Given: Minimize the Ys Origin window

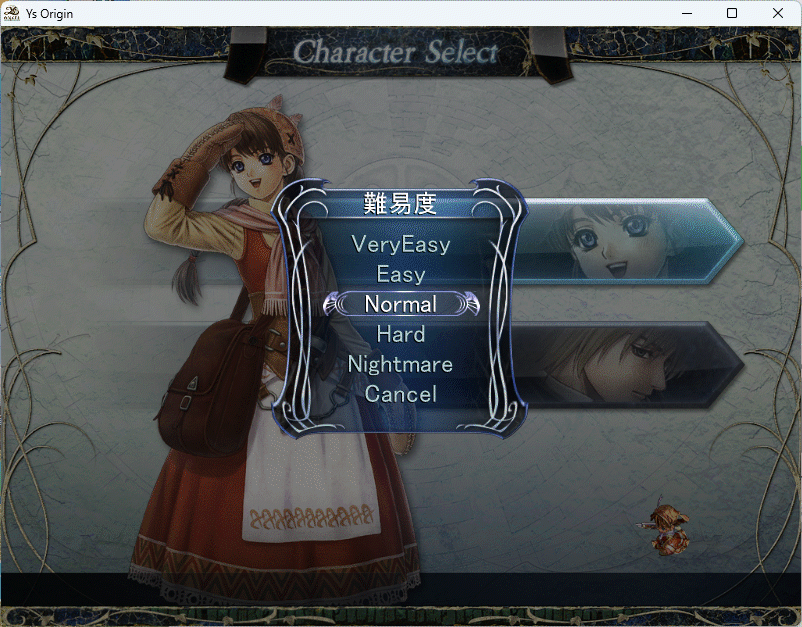Looking at the screenshot, I should click(686, 13).
